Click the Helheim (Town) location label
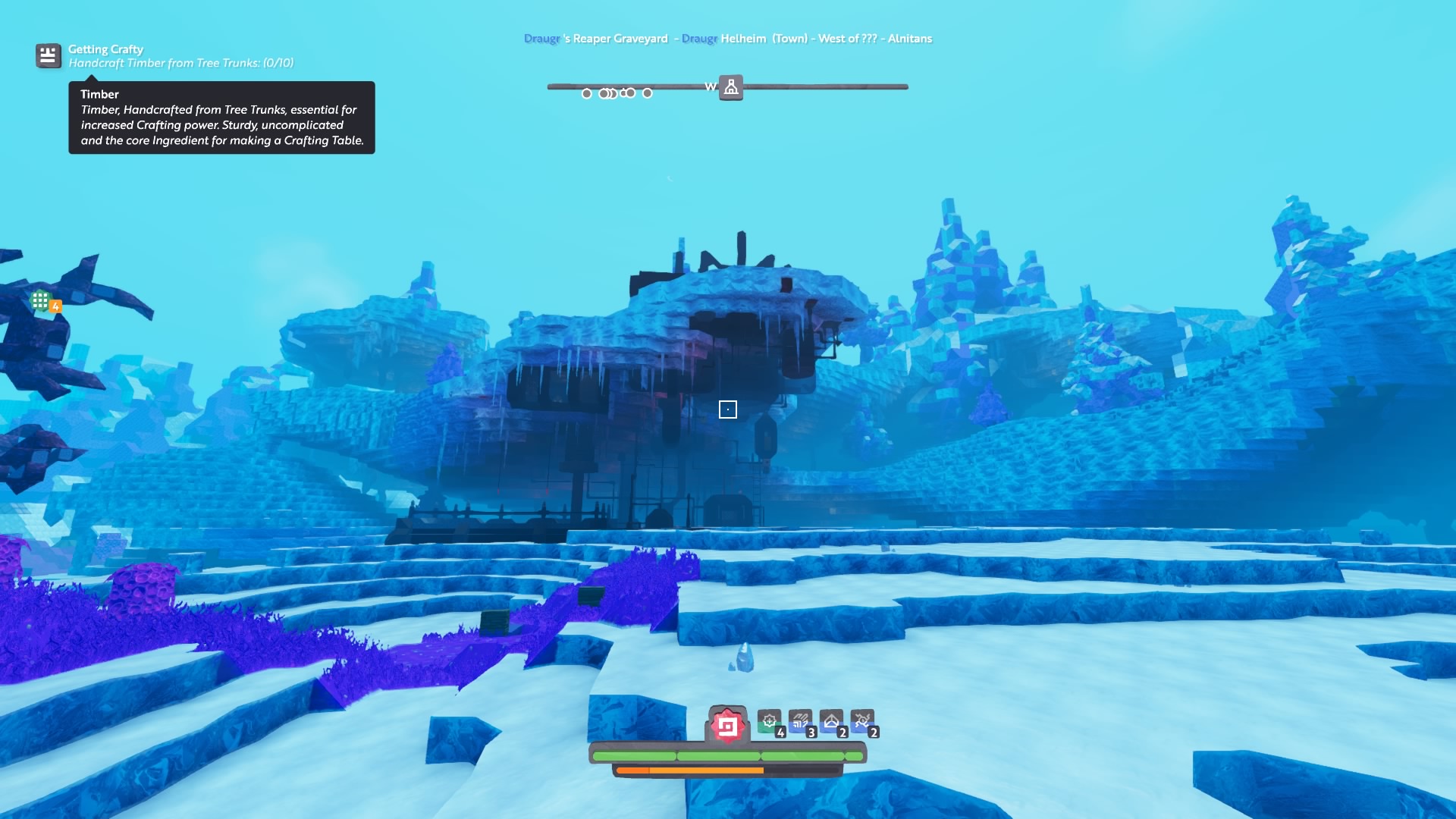 (x=764, y=39)
